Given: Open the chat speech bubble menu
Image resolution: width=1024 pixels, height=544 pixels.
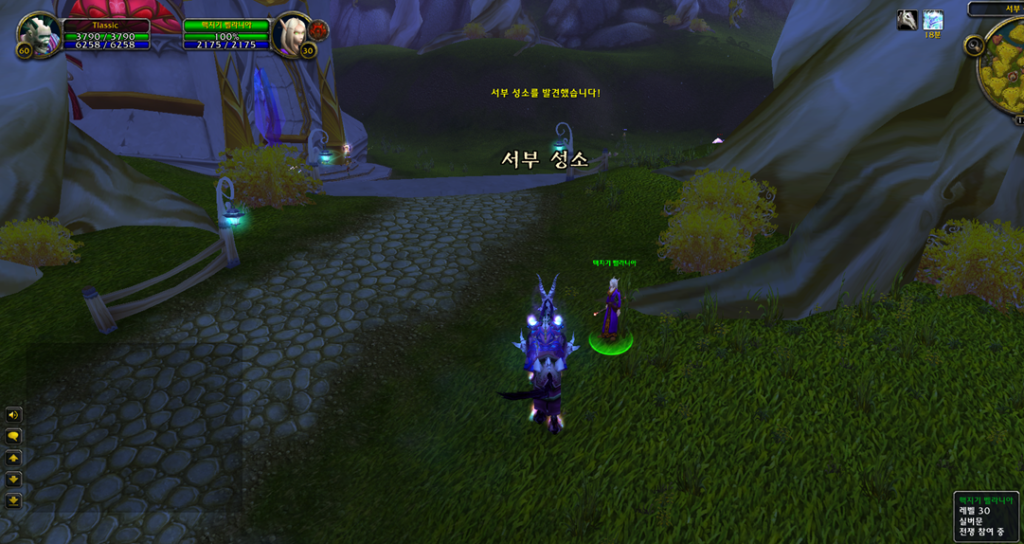Looking at the screenshot, I should click(x=14, y=436).
